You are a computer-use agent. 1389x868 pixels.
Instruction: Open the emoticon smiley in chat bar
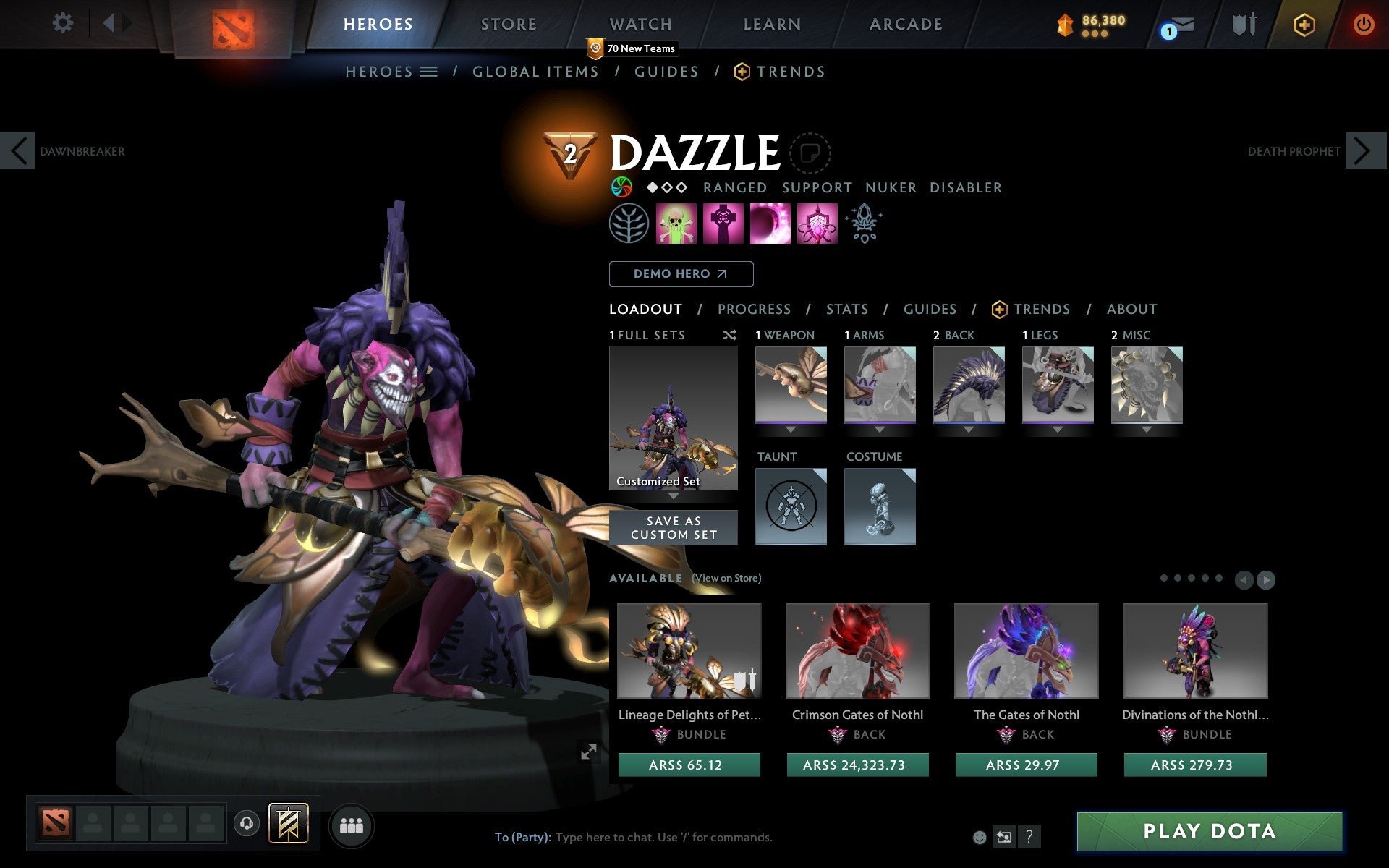[981, 837]
